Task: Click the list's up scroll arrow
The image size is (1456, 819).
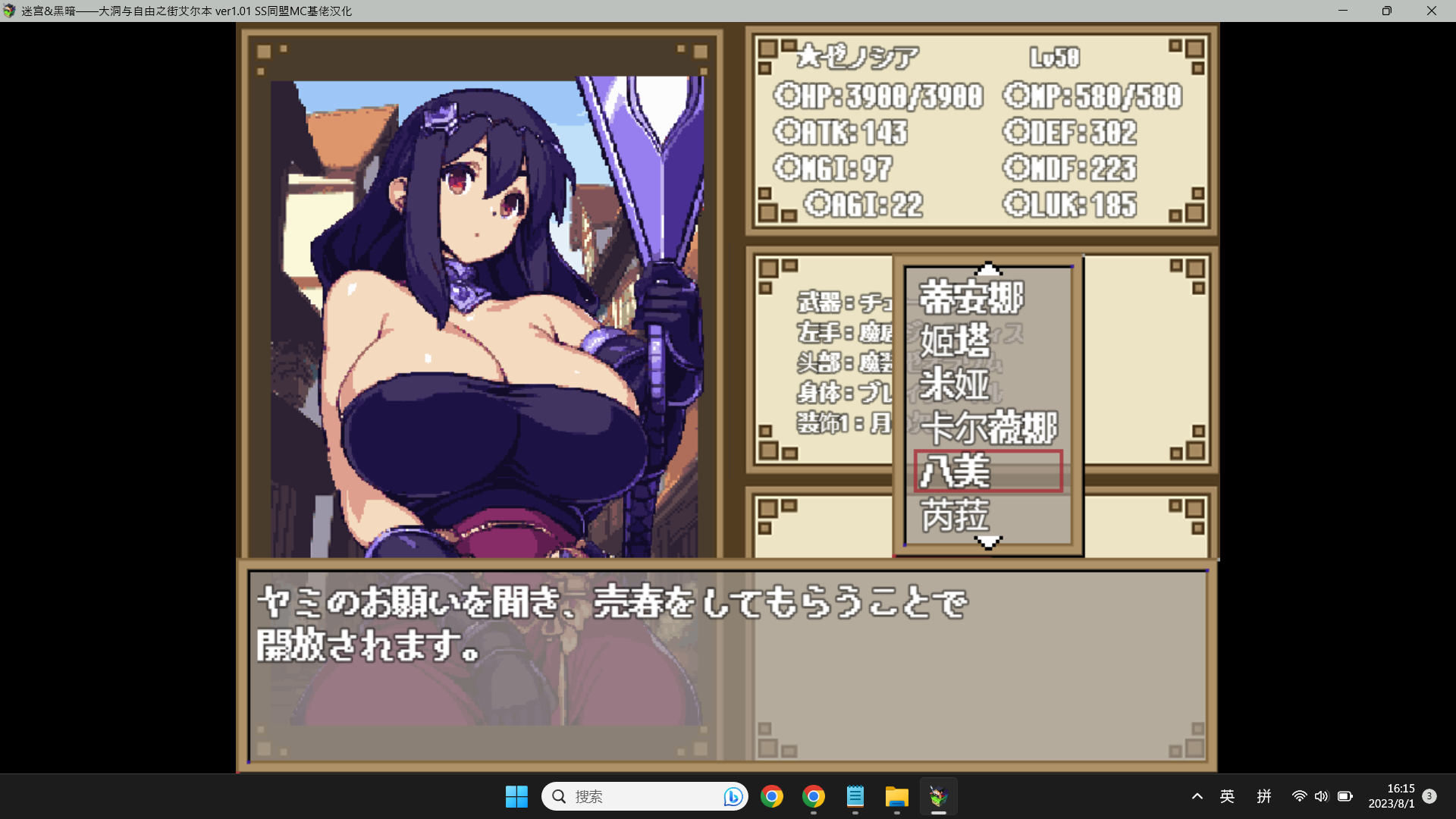Action: [x=988, y=268]
